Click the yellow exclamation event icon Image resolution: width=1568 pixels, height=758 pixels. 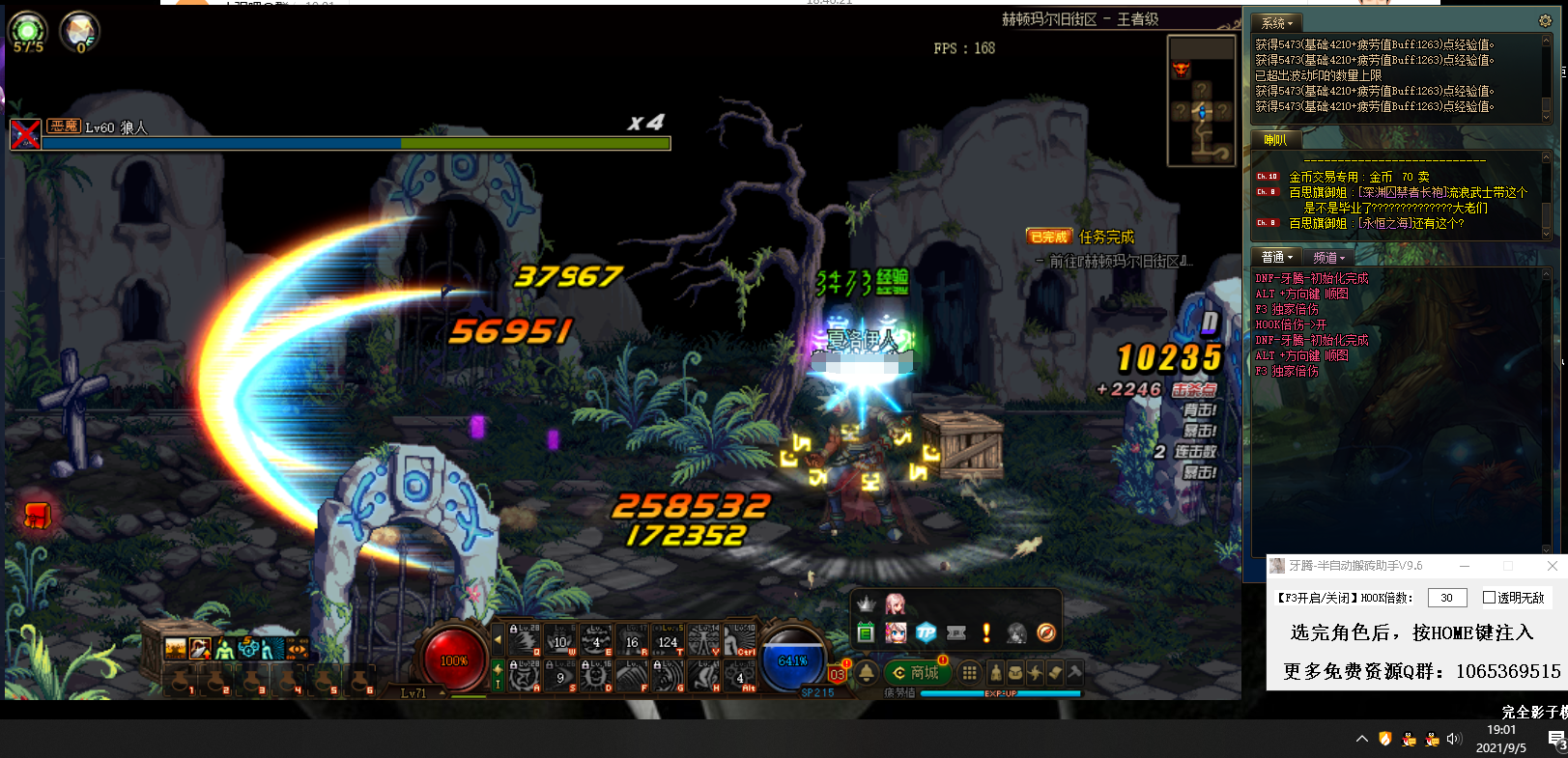click(985, 633)
